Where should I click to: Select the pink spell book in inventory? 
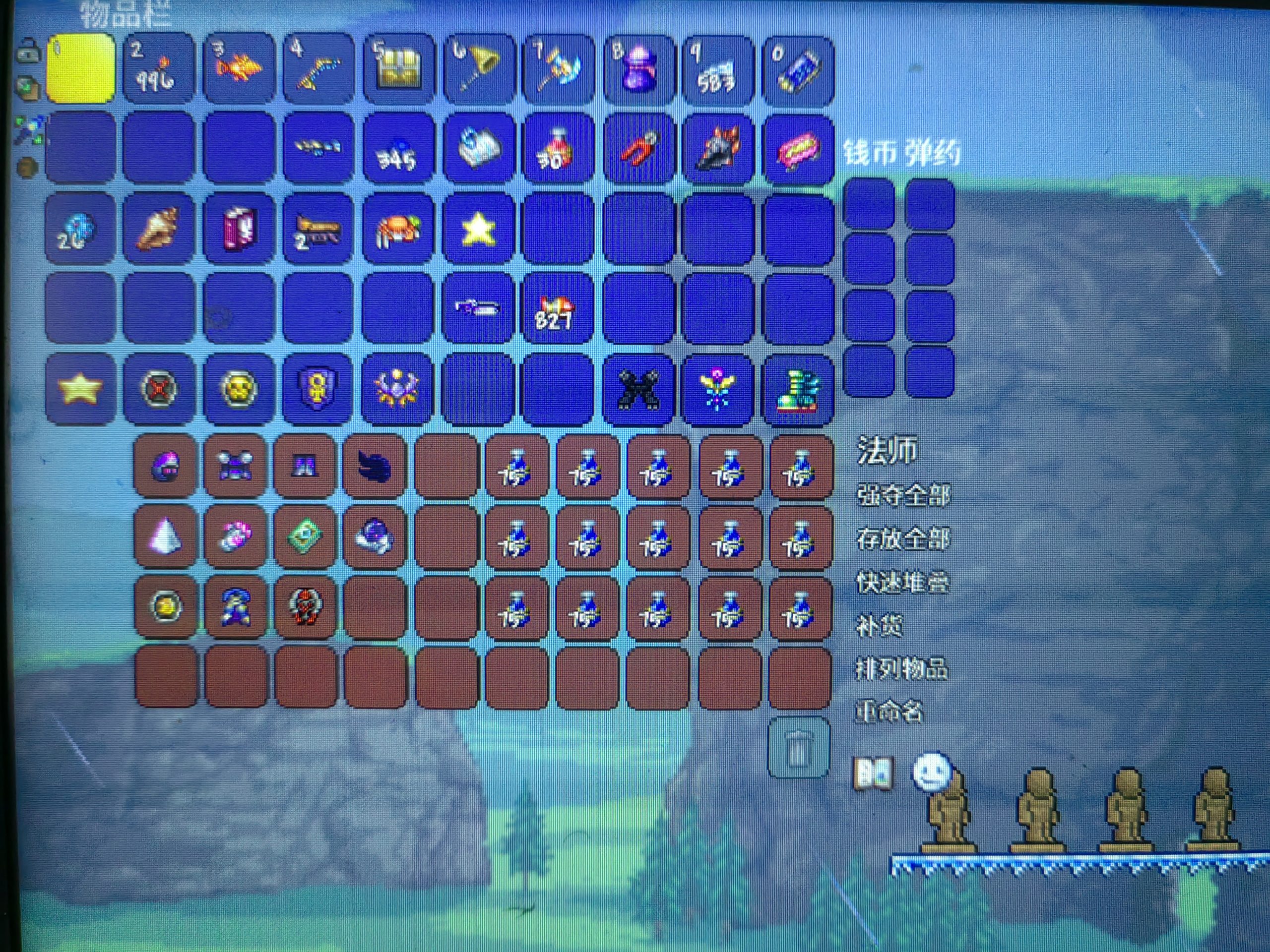coord(238,229)
